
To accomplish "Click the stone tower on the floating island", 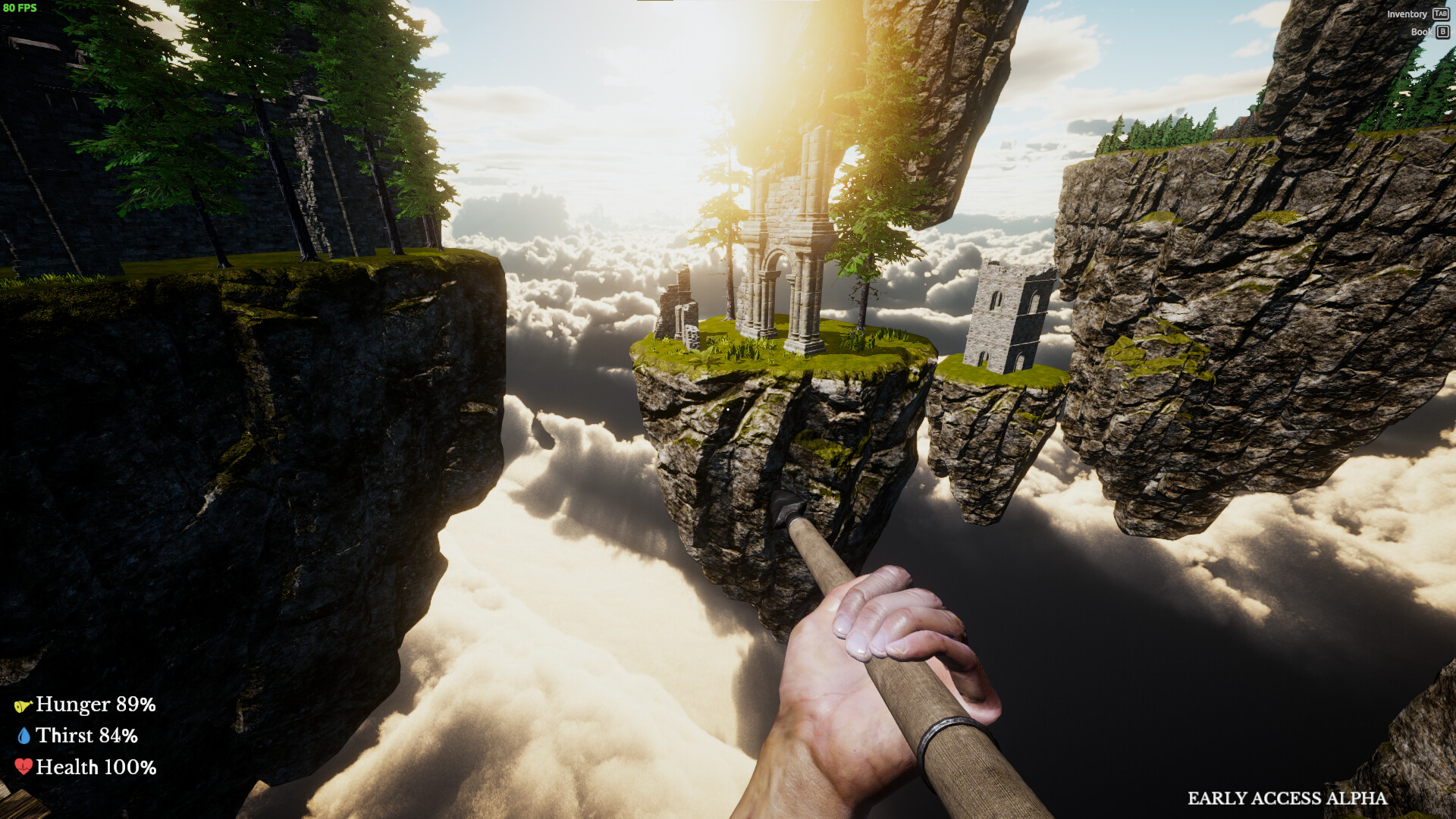I will [x=1009, y=318].
